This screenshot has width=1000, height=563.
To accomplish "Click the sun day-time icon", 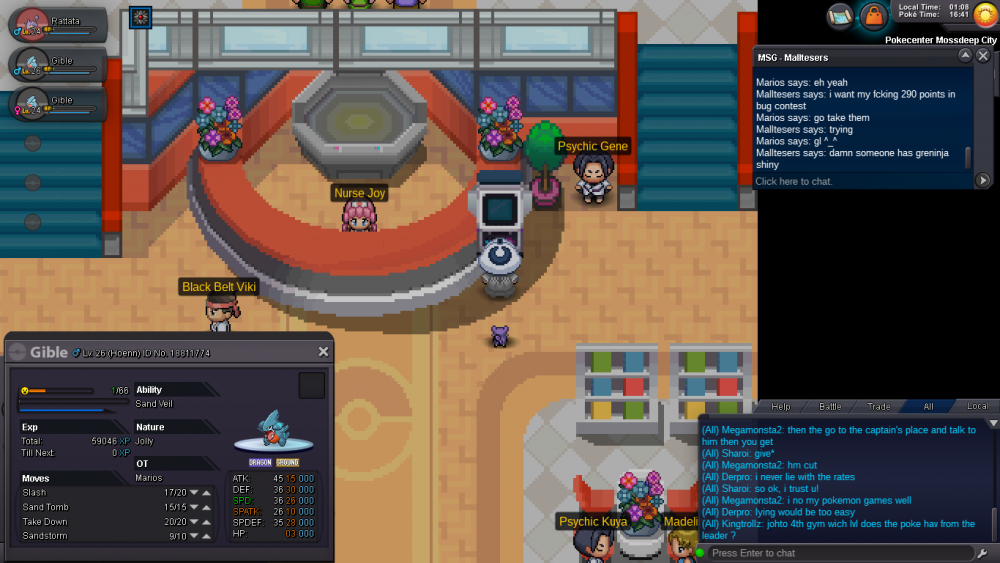I will point(984,16).
